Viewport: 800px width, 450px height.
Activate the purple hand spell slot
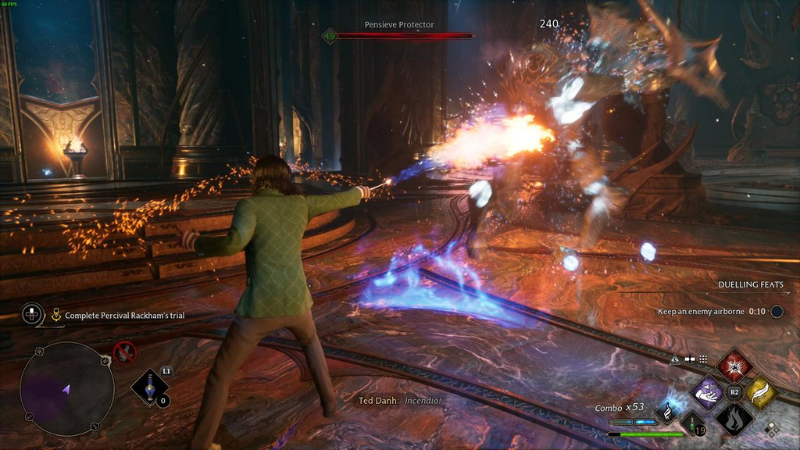click(708, 392)
